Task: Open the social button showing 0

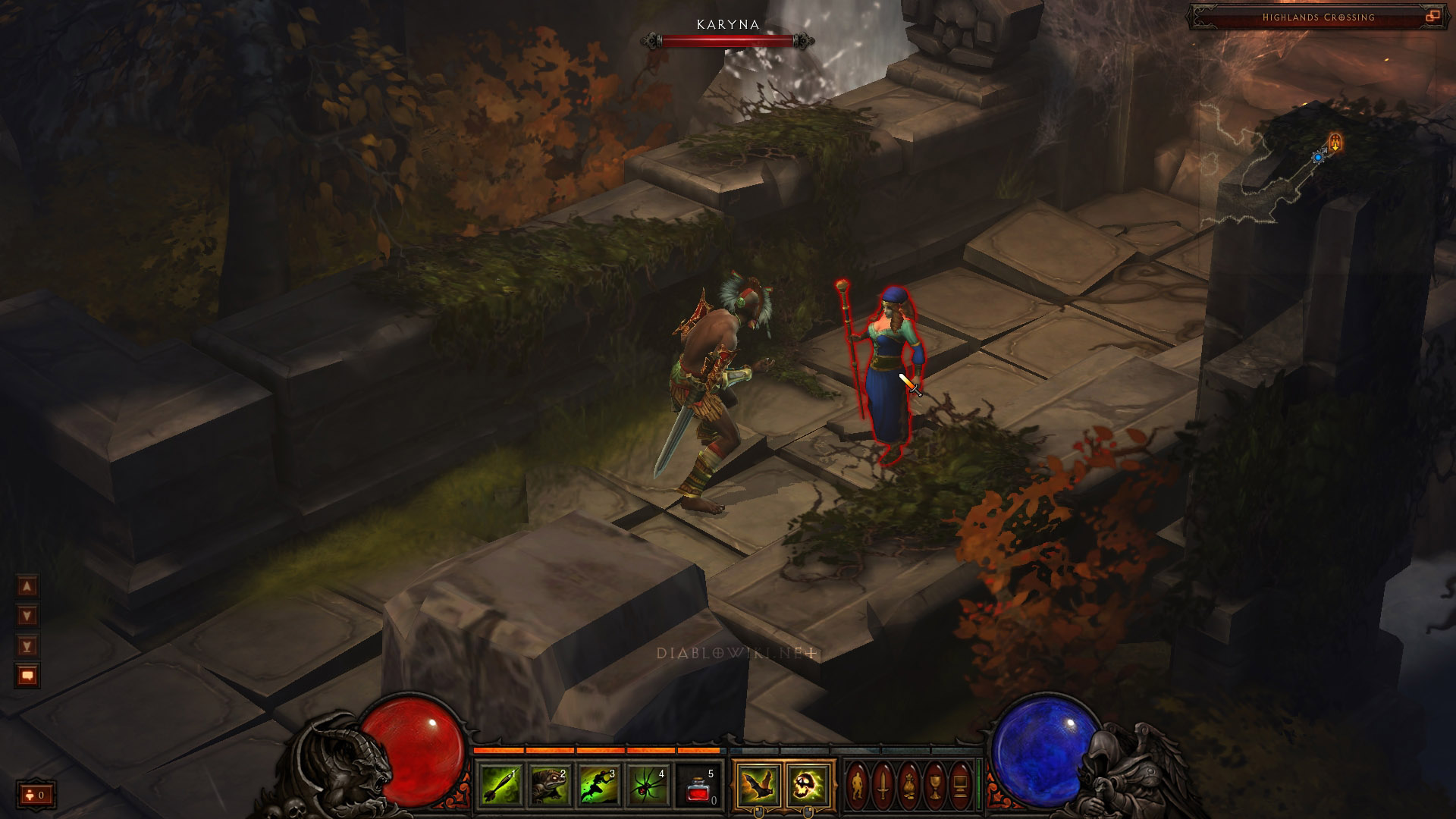Action: tap(36, 795)
